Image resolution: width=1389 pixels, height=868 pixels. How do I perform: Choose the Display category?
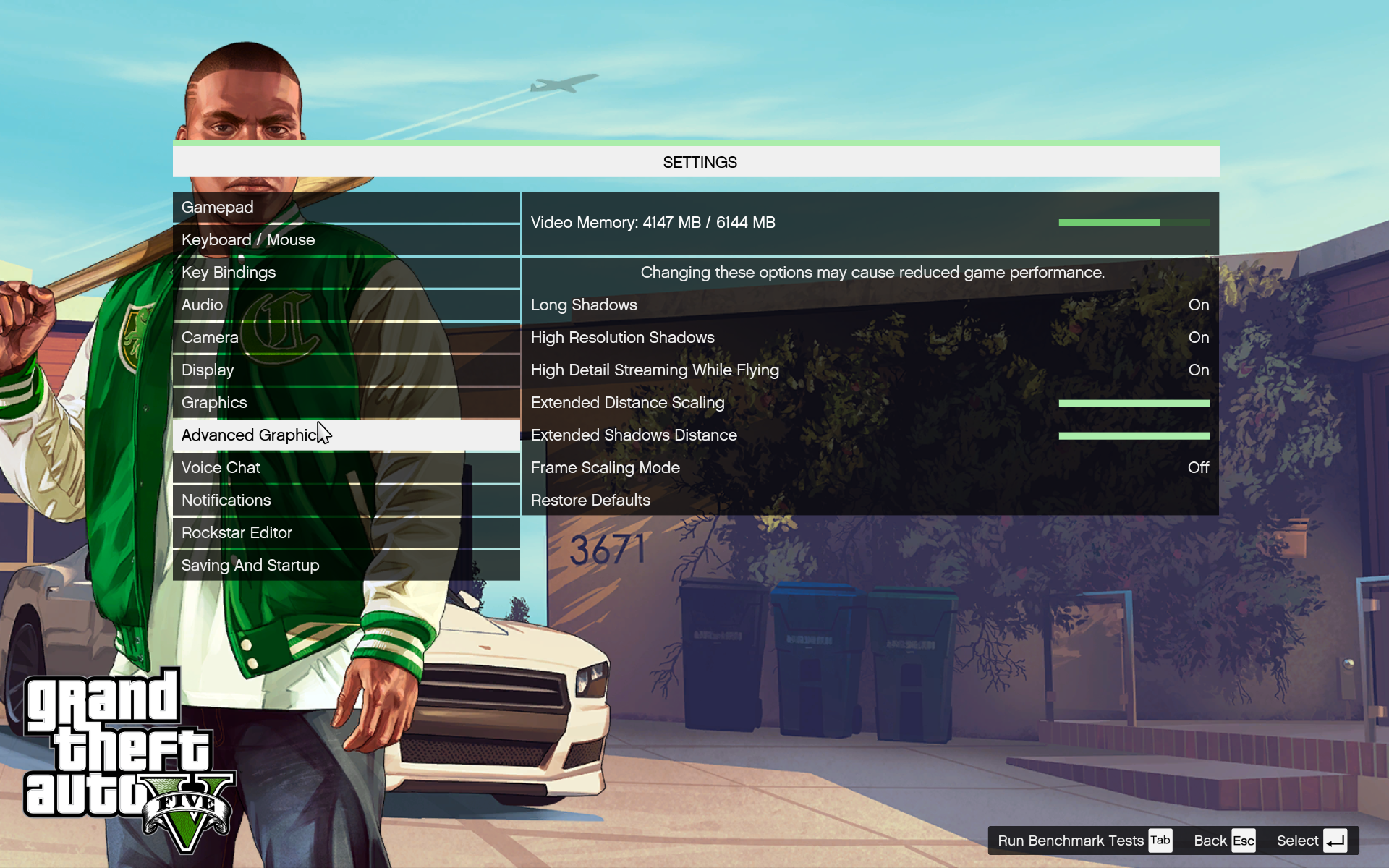coord(346,370)
